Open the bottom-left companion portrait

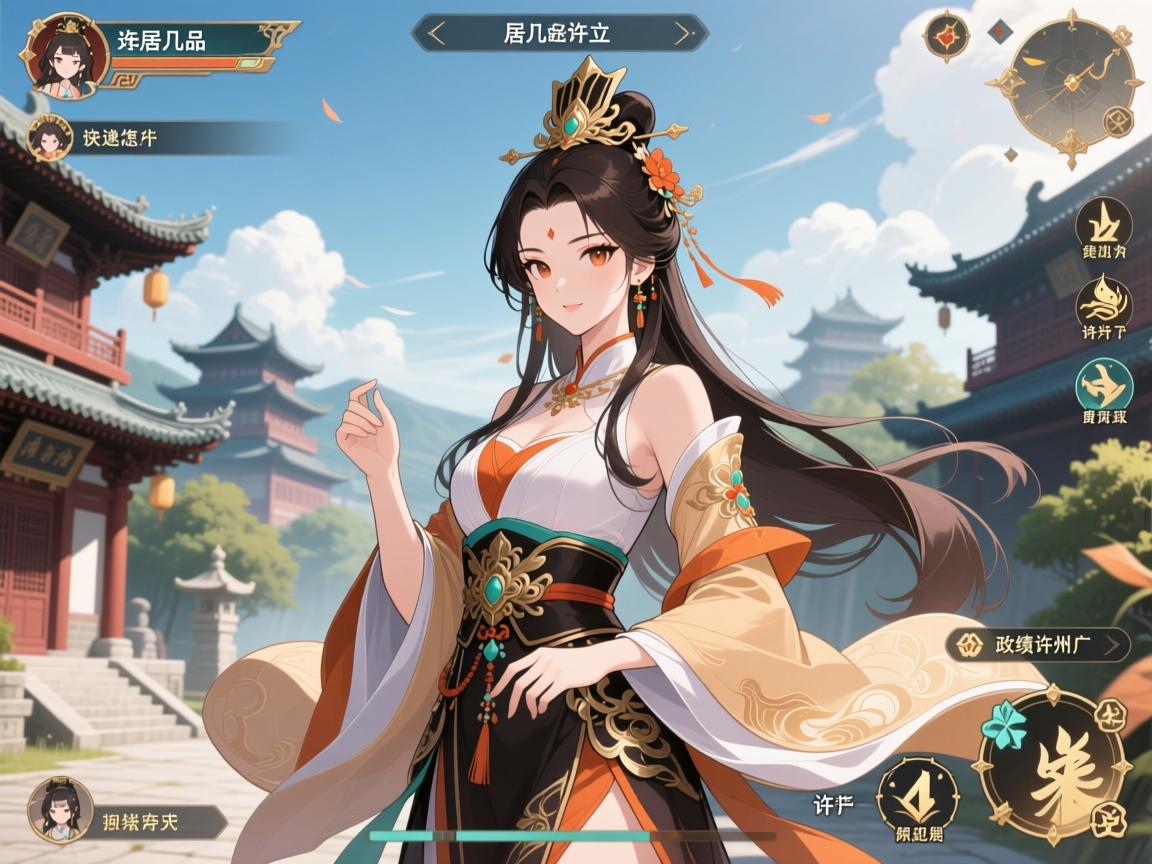pos(60,809)
